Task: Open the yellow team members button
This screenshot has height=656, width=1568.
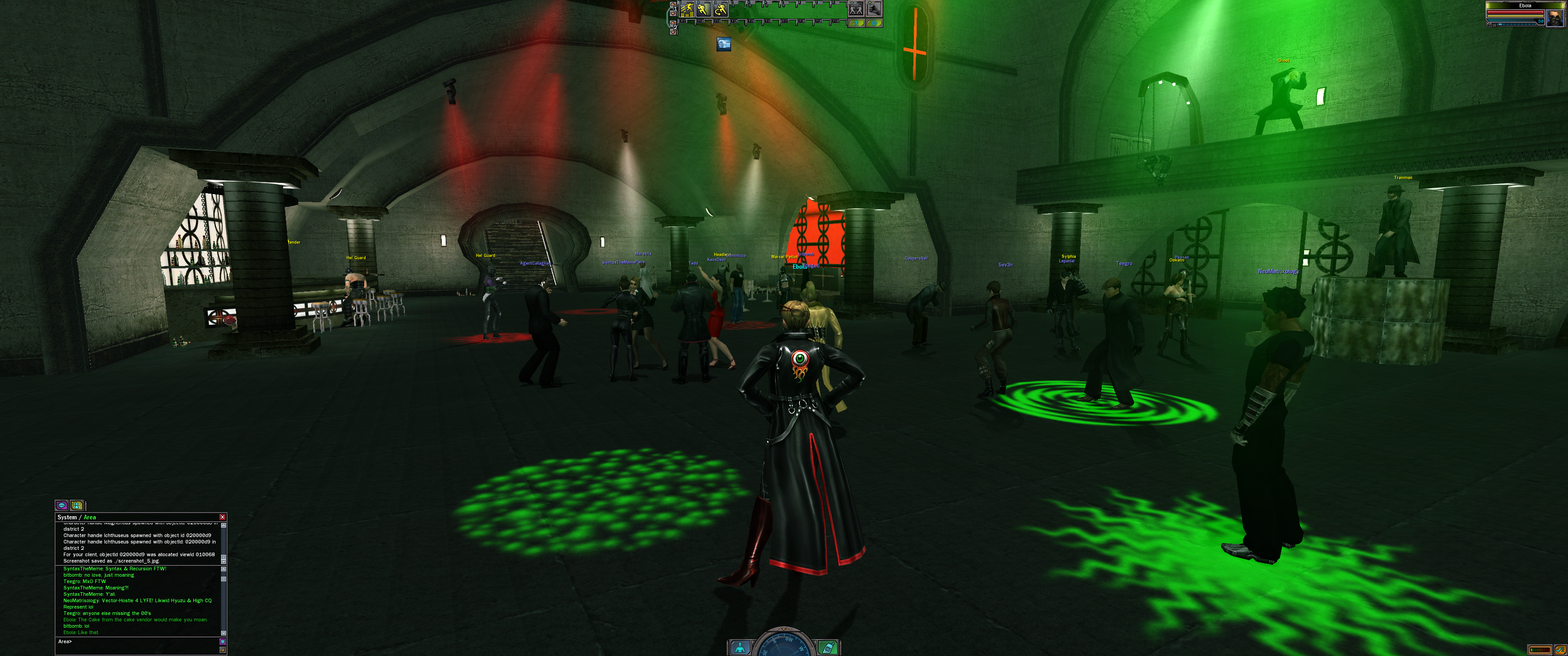Action: (77, 505)
